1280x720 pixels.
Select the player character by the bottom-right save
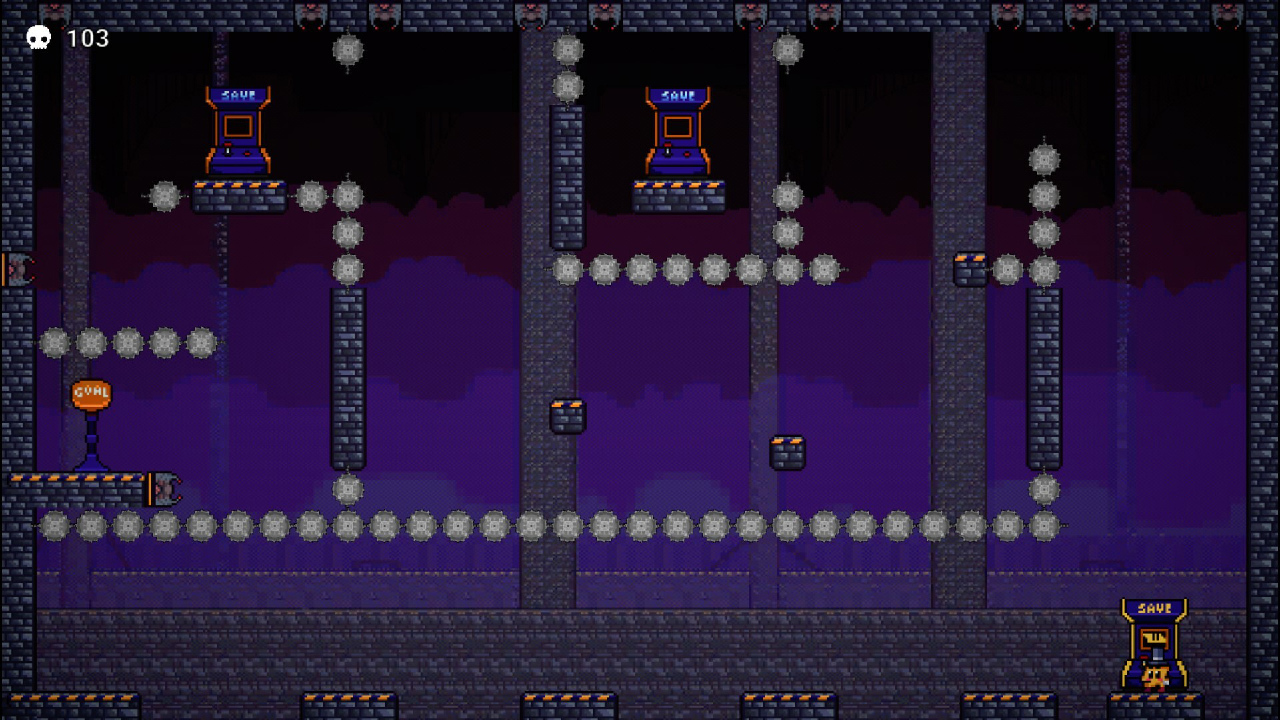[1155, 678]
